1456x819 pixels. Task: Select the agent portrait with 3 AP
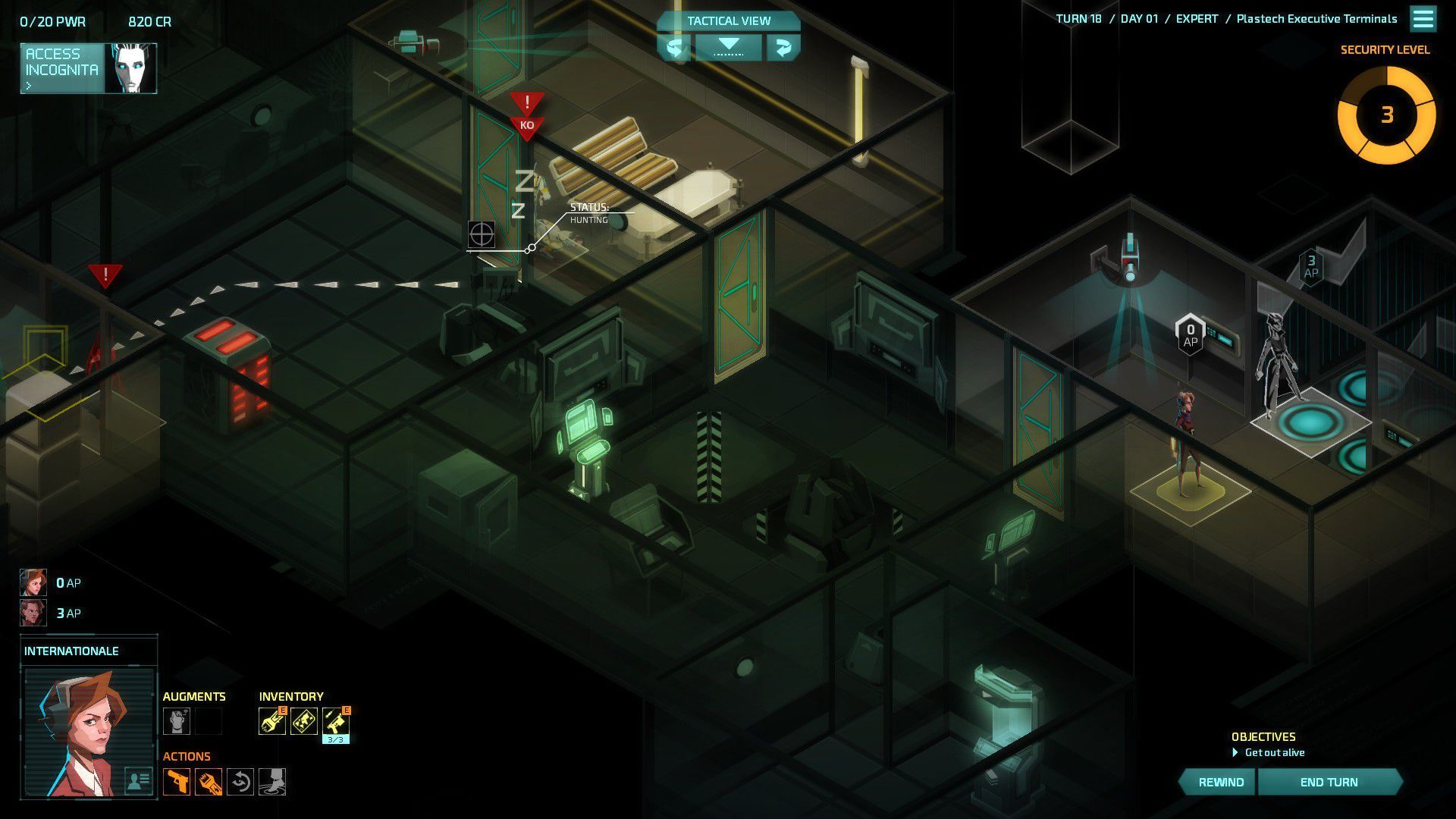tap(33, 613)
